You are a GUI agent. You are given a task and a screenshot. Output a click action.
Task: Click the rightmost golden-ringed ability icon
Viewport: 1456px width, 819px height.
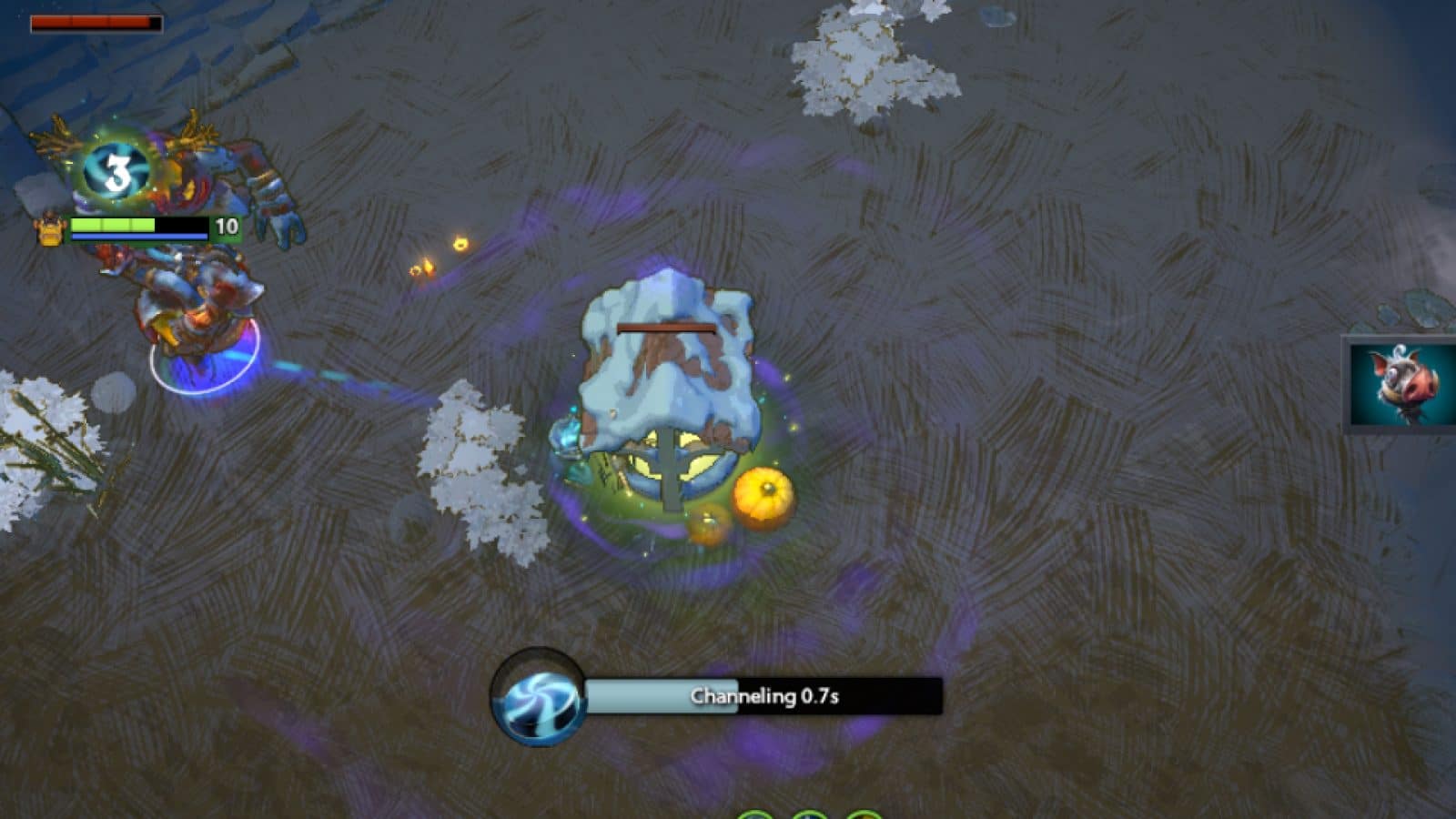point(863,814)
